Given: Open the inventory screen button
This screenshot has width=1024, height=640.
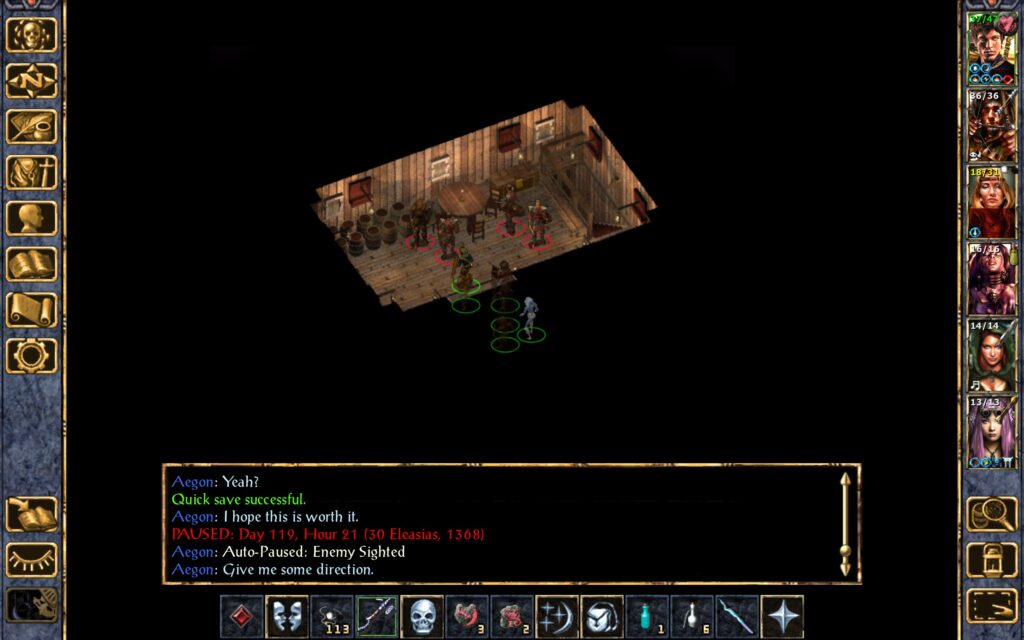Looking at the screenshot, I should click(x=32, y=173).
